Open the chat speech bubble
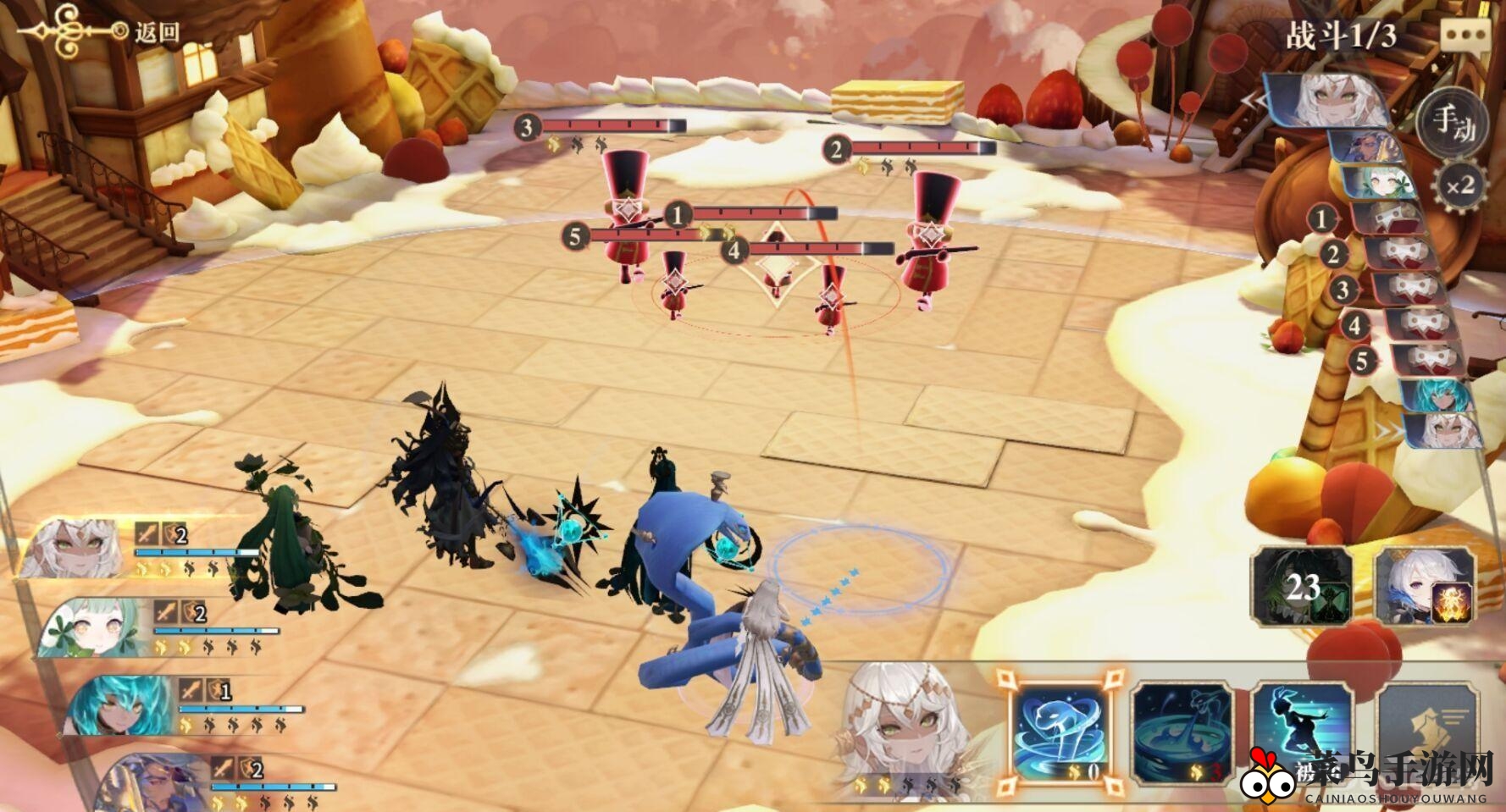Screen dimensions: 1506x812 (x=1464, y=36)
